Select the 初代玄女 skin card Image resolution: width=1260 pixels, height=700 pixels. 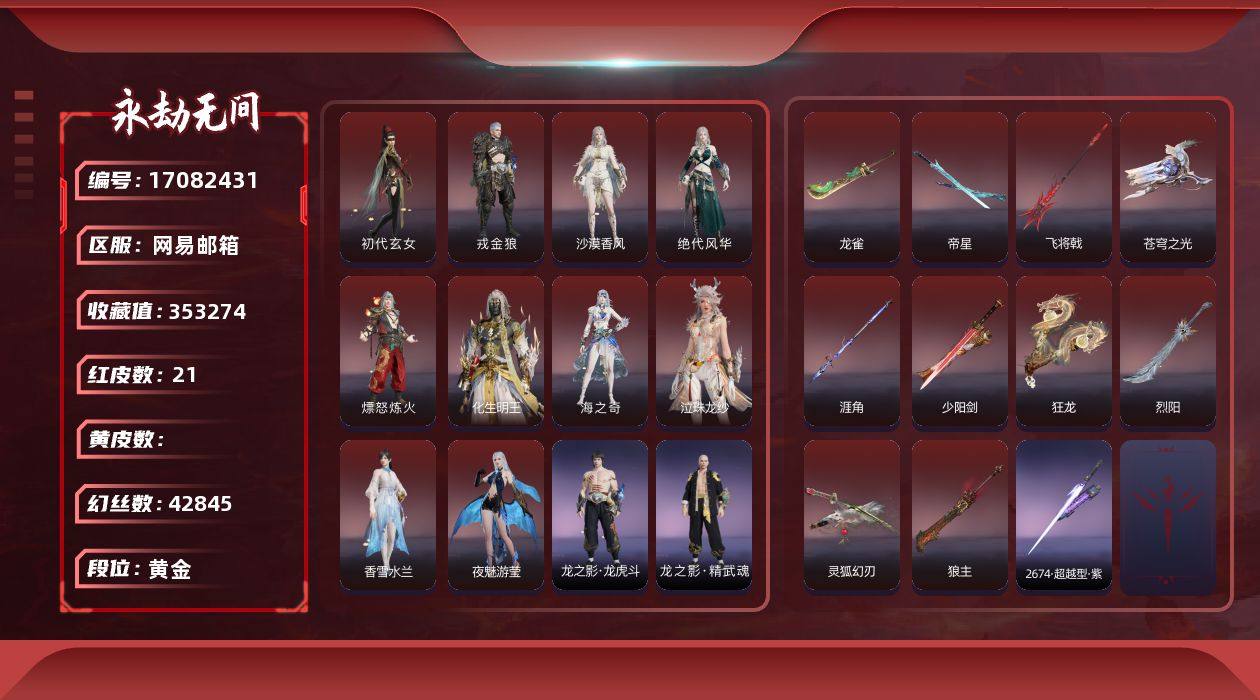coord(388,187)
